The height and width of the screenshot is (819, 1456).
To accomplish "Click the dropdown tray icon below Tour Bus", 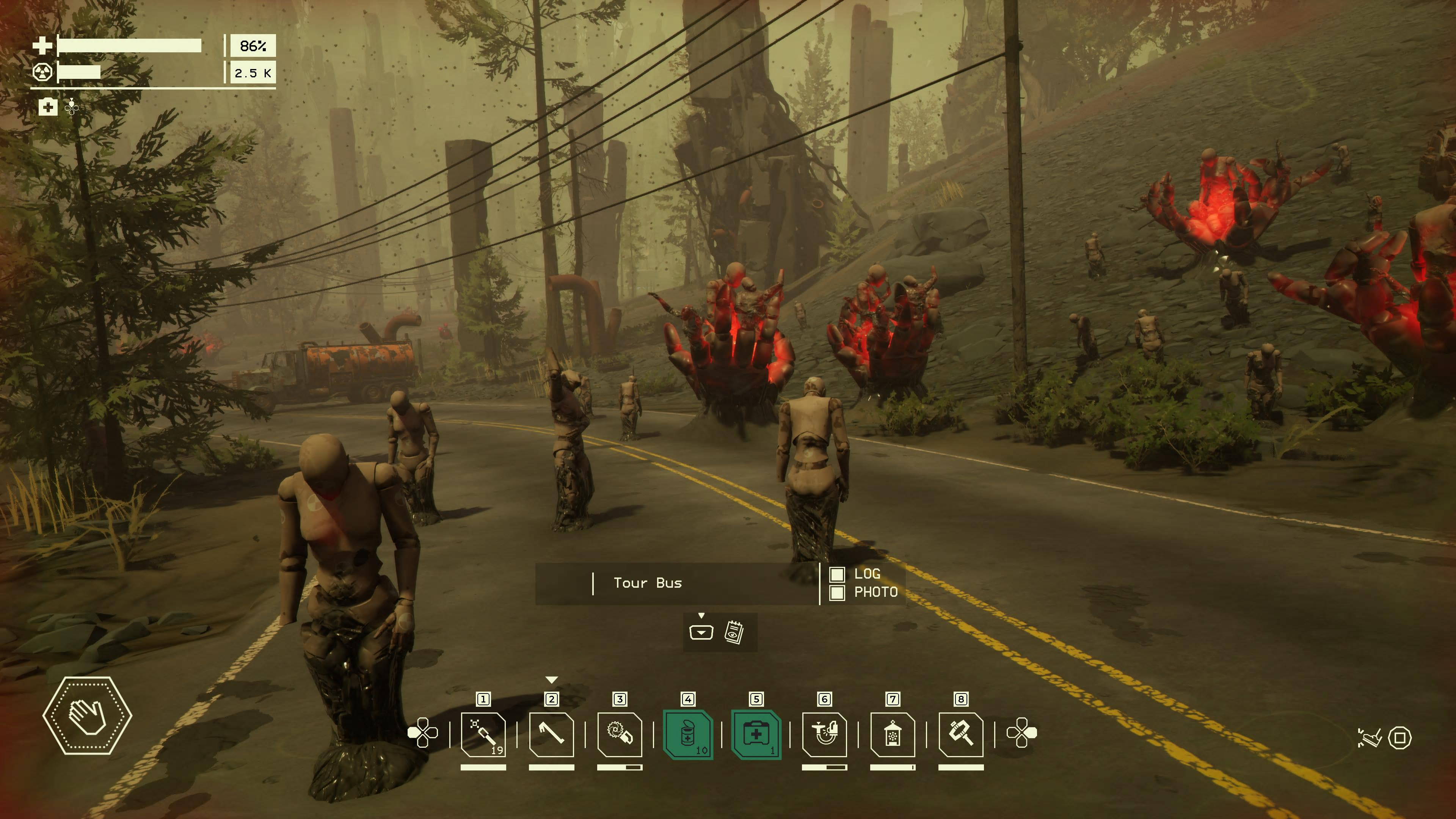I will click(x=701, y=632).
